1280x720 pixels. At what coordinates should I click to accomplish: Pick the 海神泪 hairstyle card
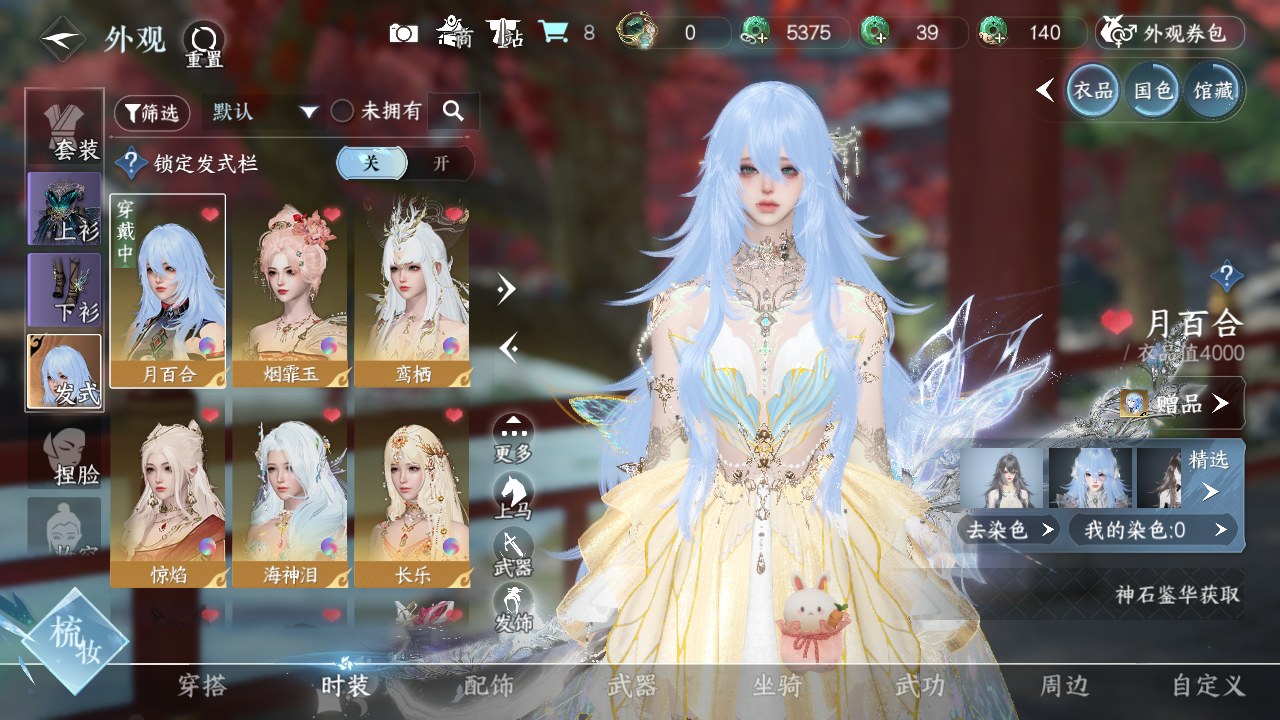click(x=290, y=495)
